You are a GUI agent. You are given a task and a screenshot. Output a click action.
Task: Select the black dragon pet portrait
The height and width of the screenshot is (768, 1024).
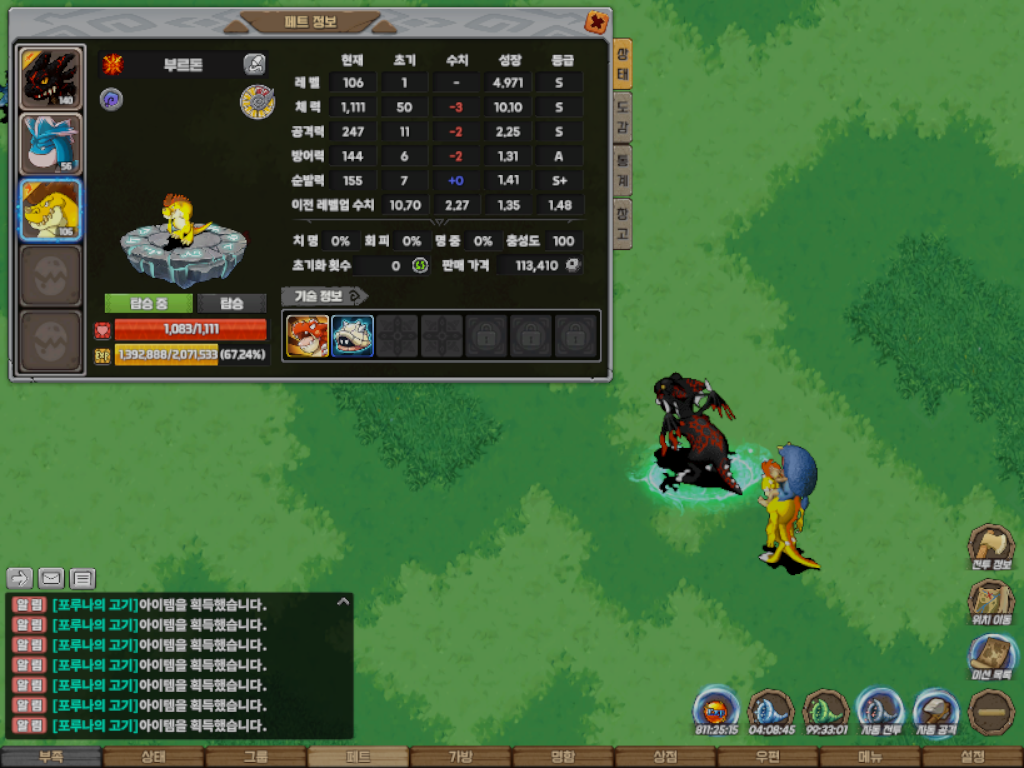coord(50,77)
